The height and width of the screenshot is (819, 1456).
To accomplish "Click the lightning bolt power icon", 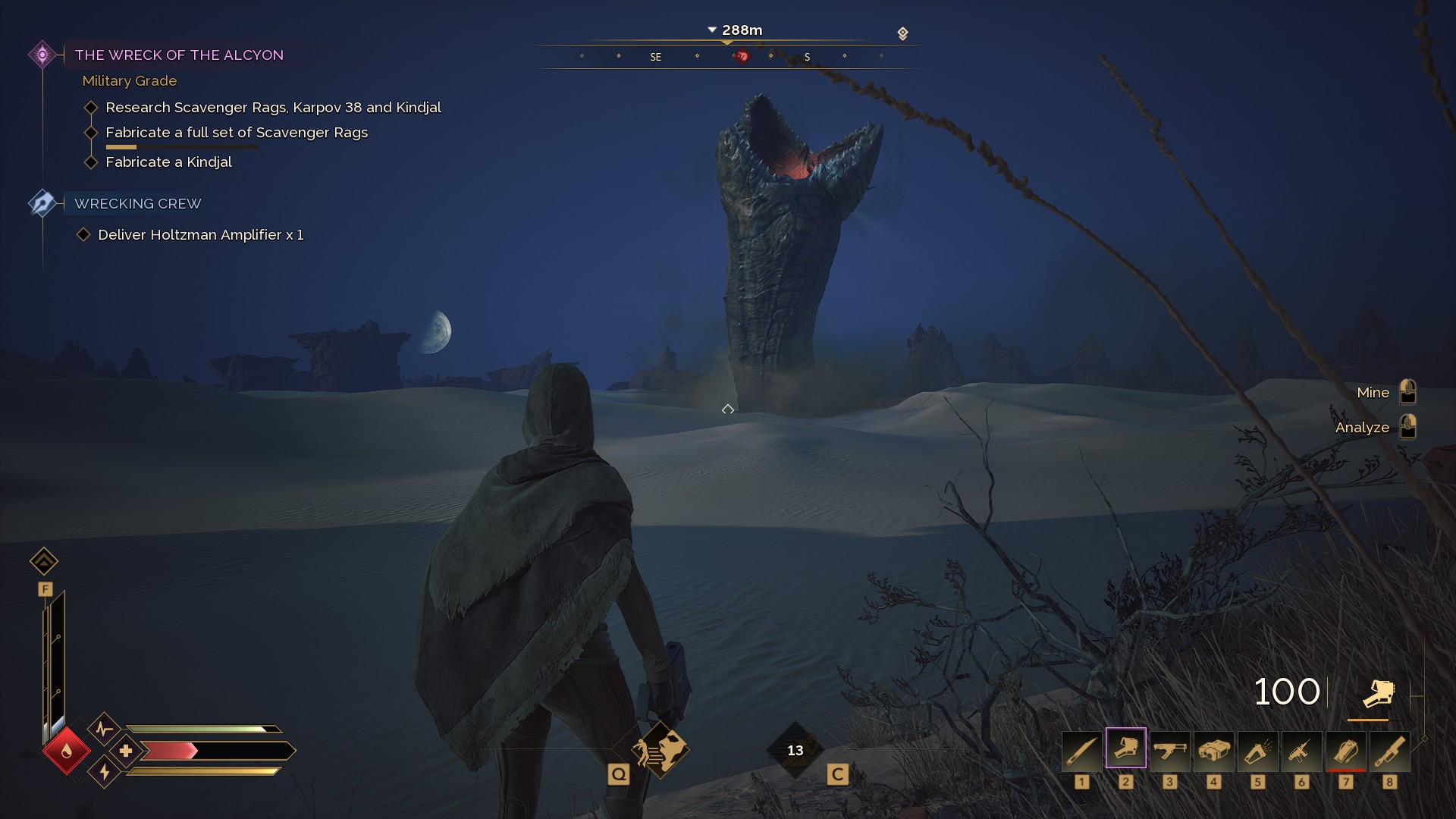I will point(105,772).
